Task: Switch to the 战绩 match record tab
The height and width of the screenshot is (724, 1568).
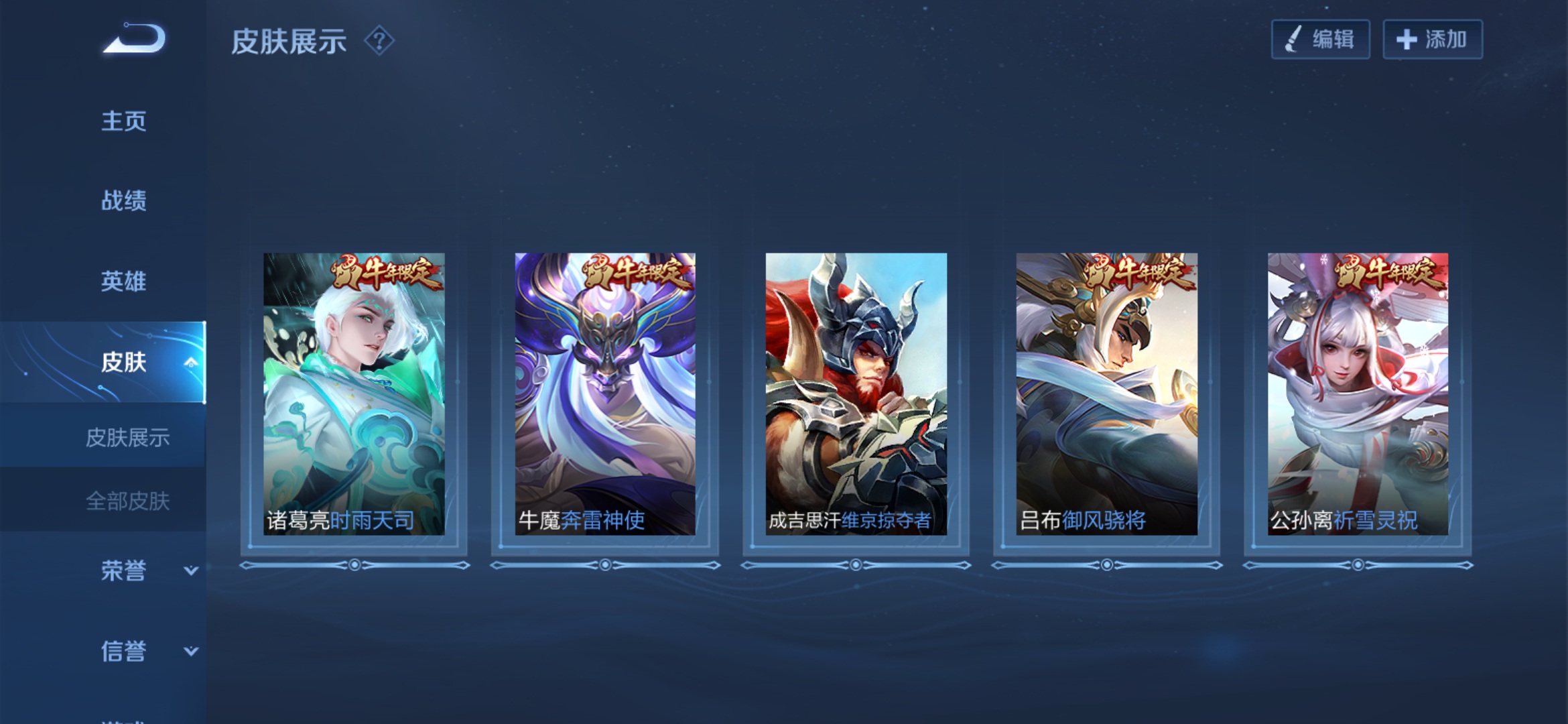Action: point(123,200)
